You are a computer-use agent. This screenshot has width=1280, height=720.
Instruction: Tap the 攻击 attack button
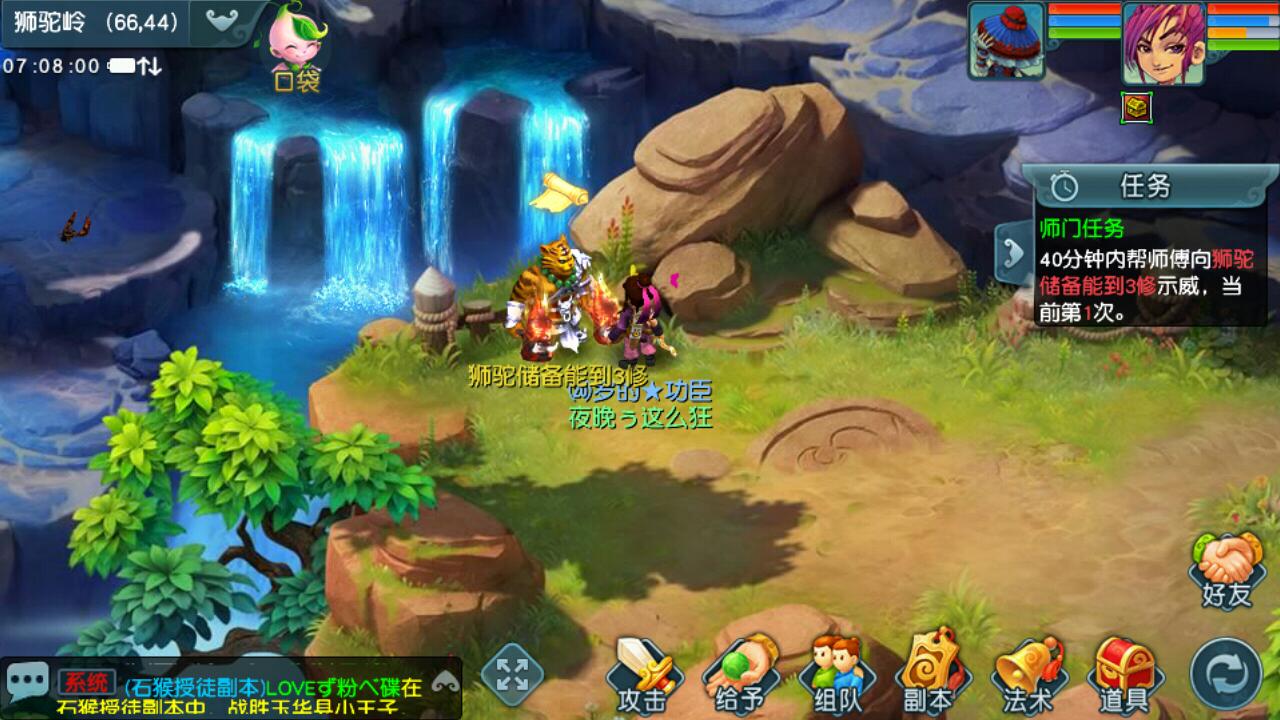[641, 675]
